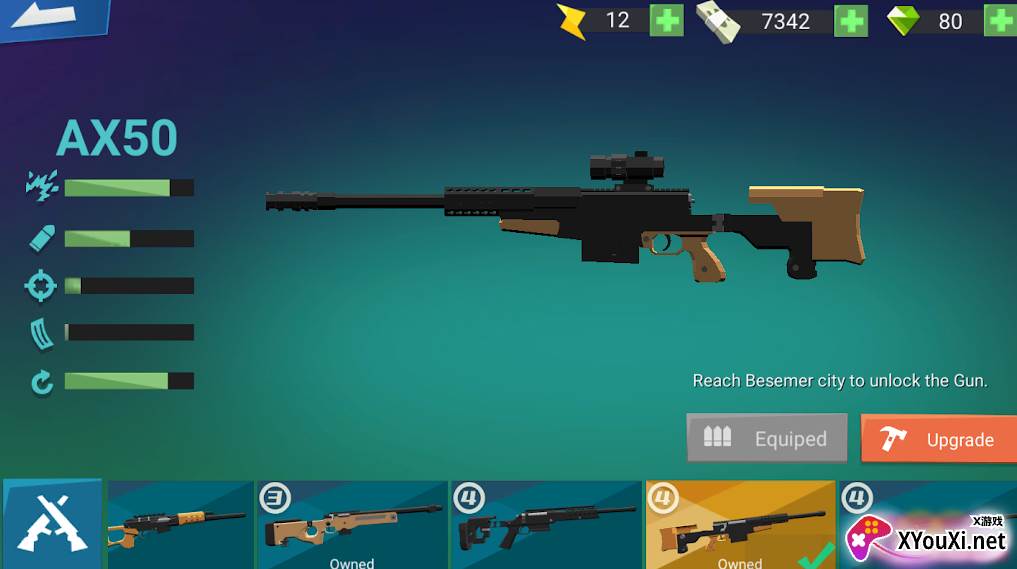Open the crossed rifles weapon category
This screenshot has width=1017, height=569.
click(51, 523)
